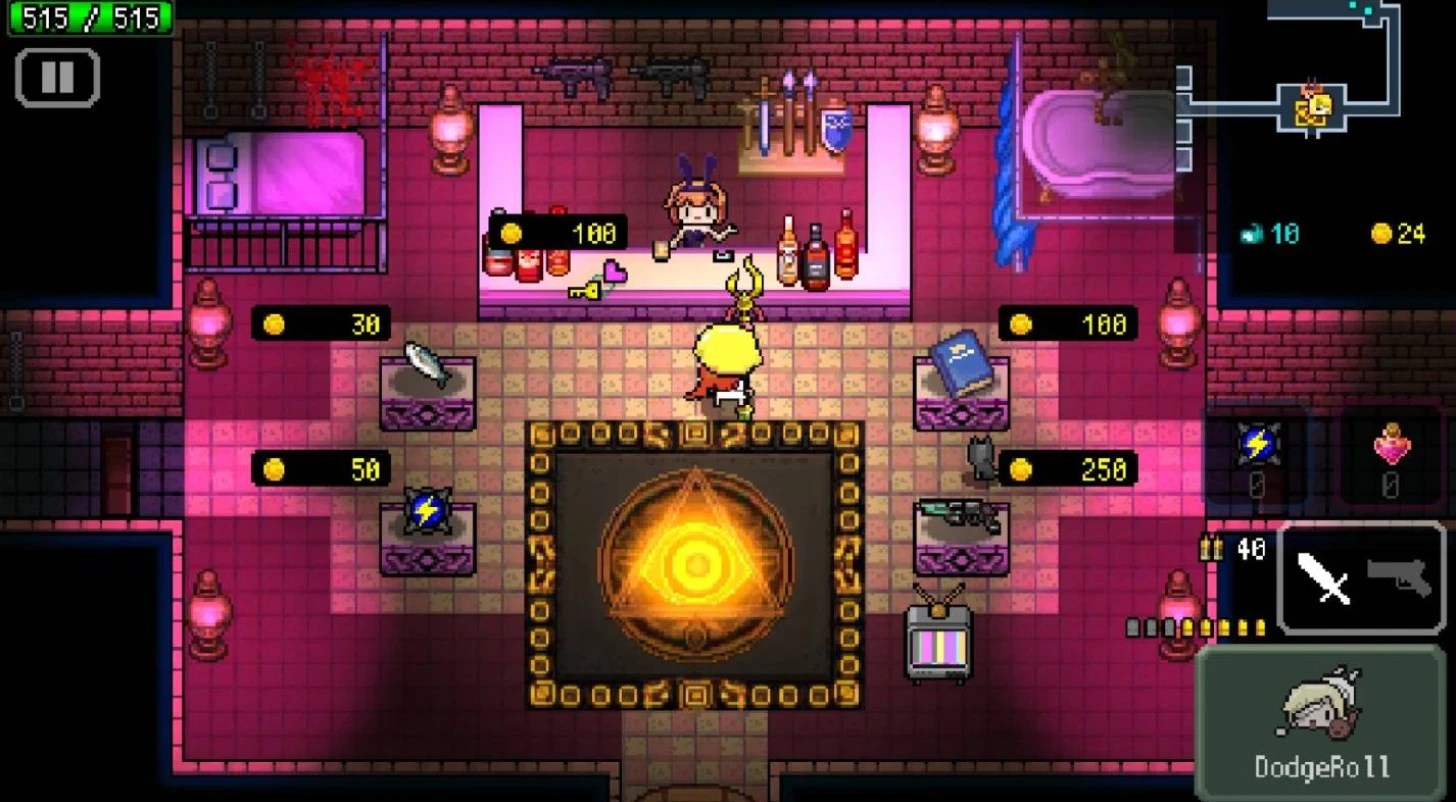The width and height of the screenshot is (1456, 802).
Task: Tap the pause button in top-left
Action: point(57,78)
